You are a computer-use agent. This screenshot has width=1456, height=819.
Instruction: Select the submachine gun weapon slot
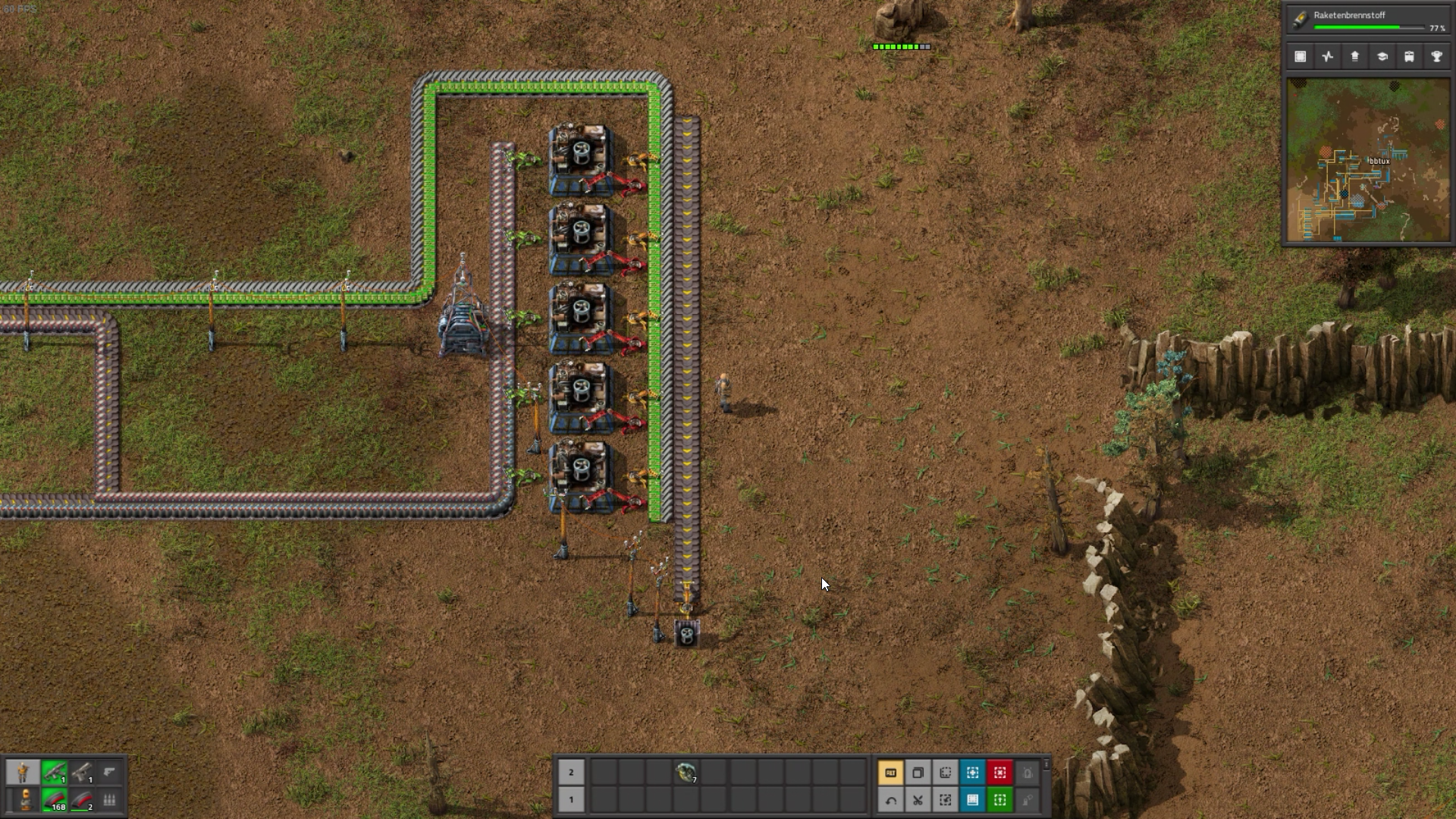point(54,772)
